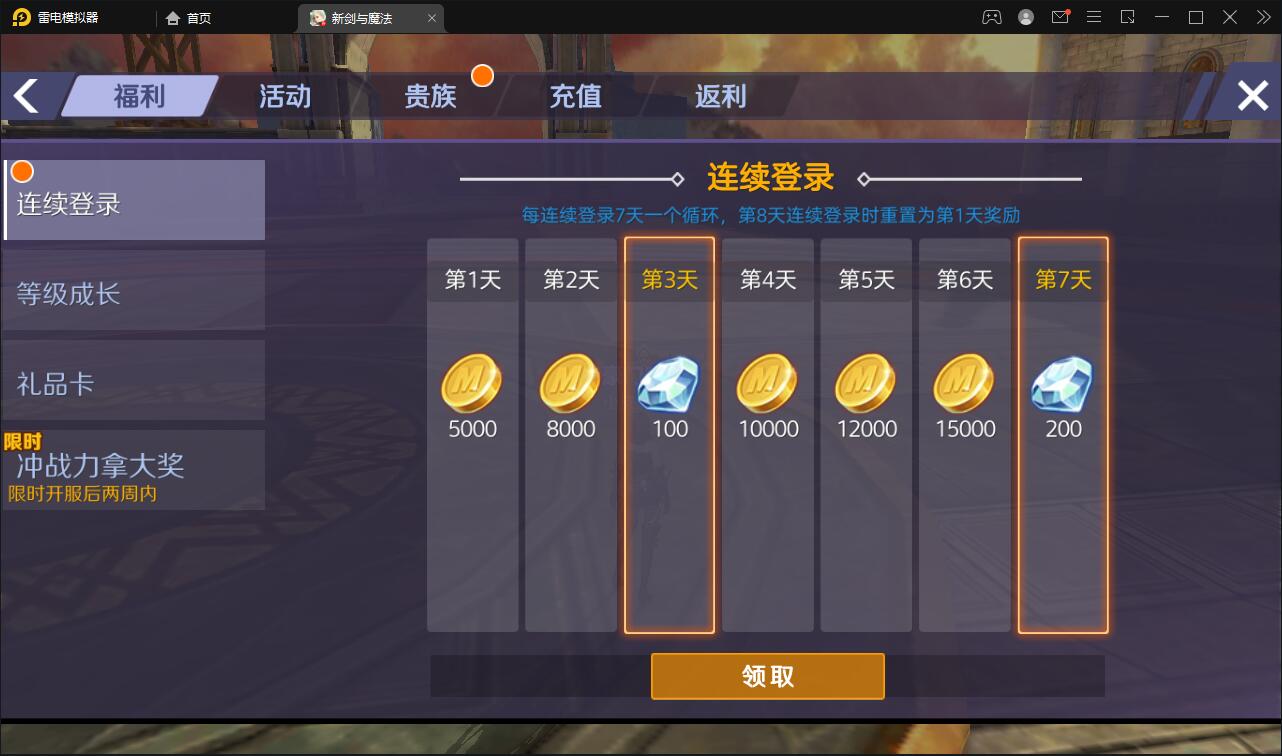Open the user account avatar icon
The width and height of the screenshot is (1282, 756).
(x=1025, y=17)
